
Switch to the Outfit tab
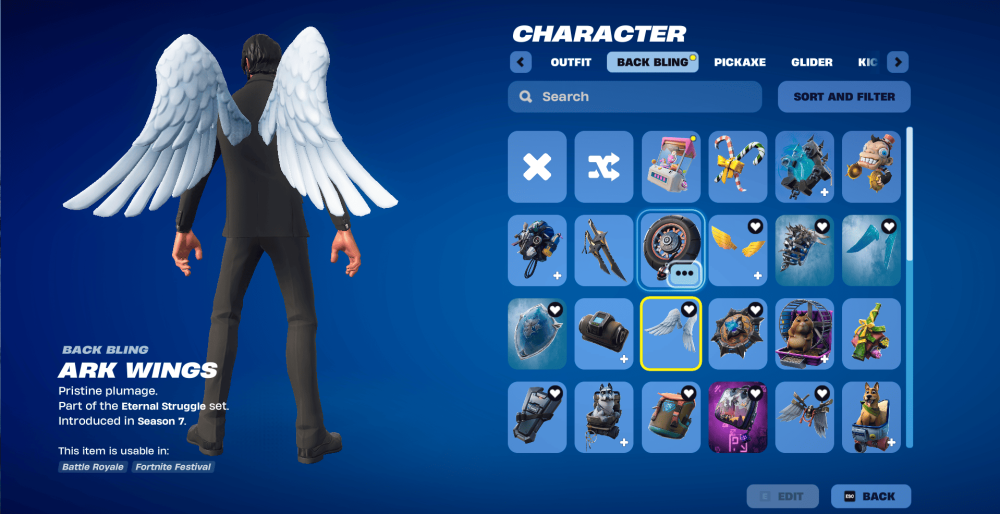(x=570, y=62)
